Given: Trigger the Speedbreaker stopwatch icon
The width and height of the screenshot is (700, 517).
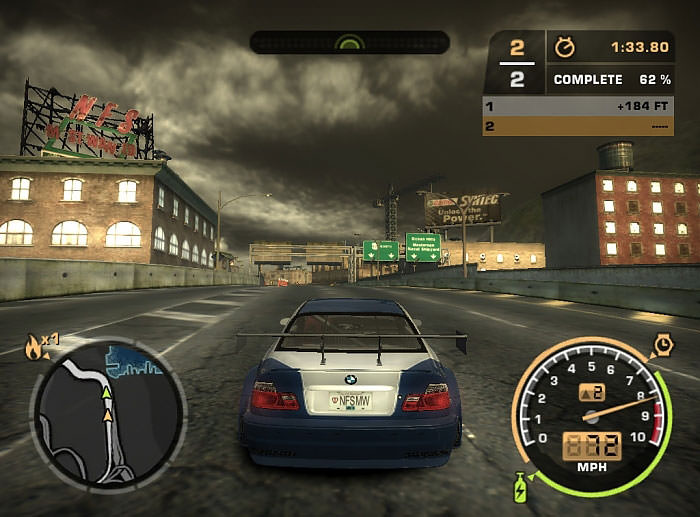Looking at the screenshot, I should pyautogui.click(x=663, y=345).
